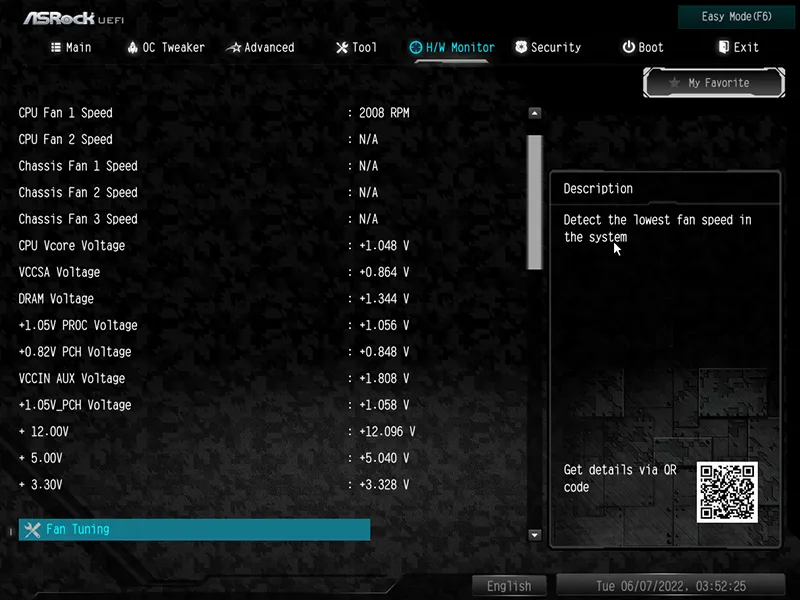The width and height of the screenshot is (800, 600).
Task: Open My Favorite list
Action: click(x=711, y=83)
